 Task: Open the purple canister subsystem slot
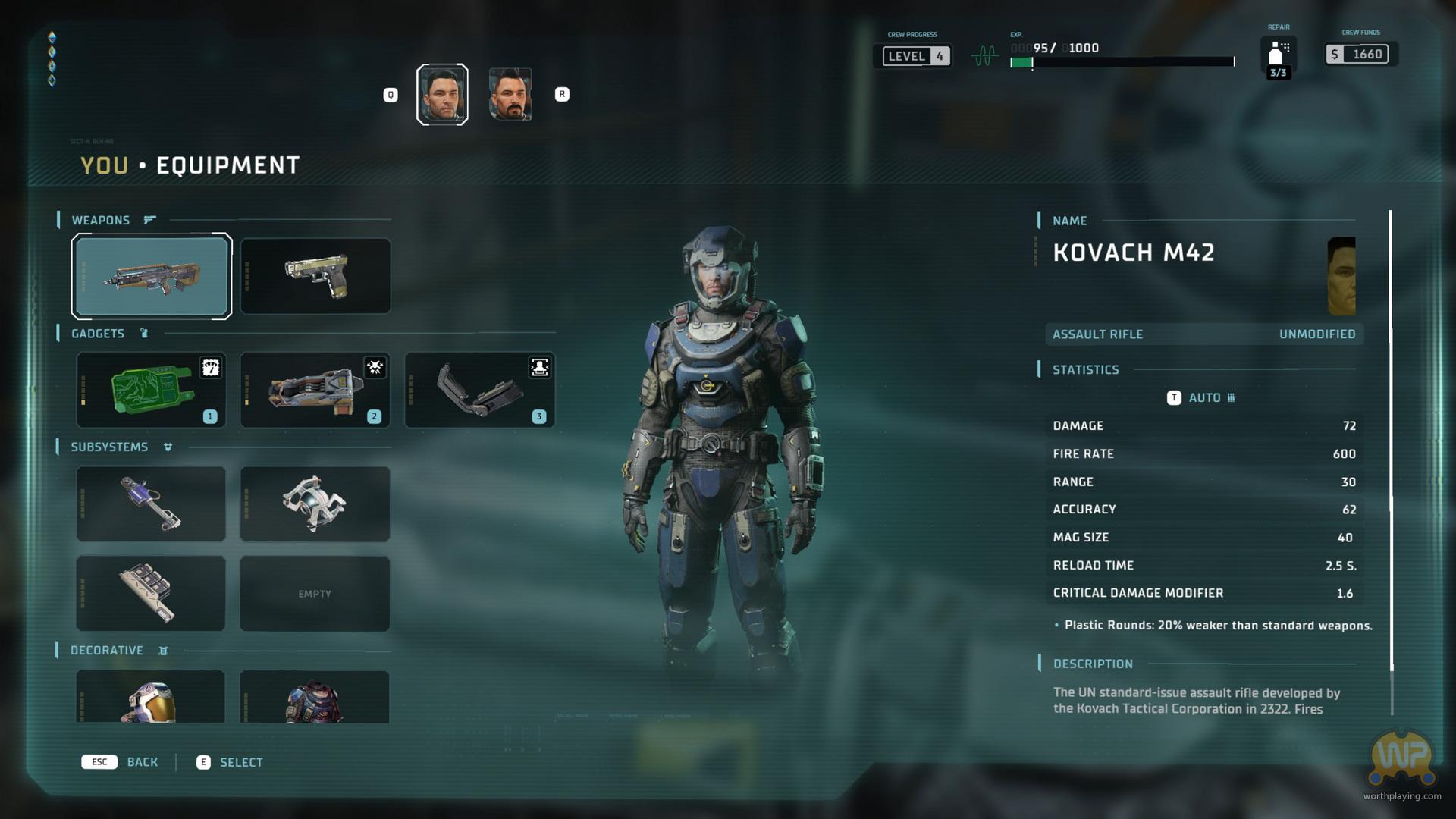point(151,504)
